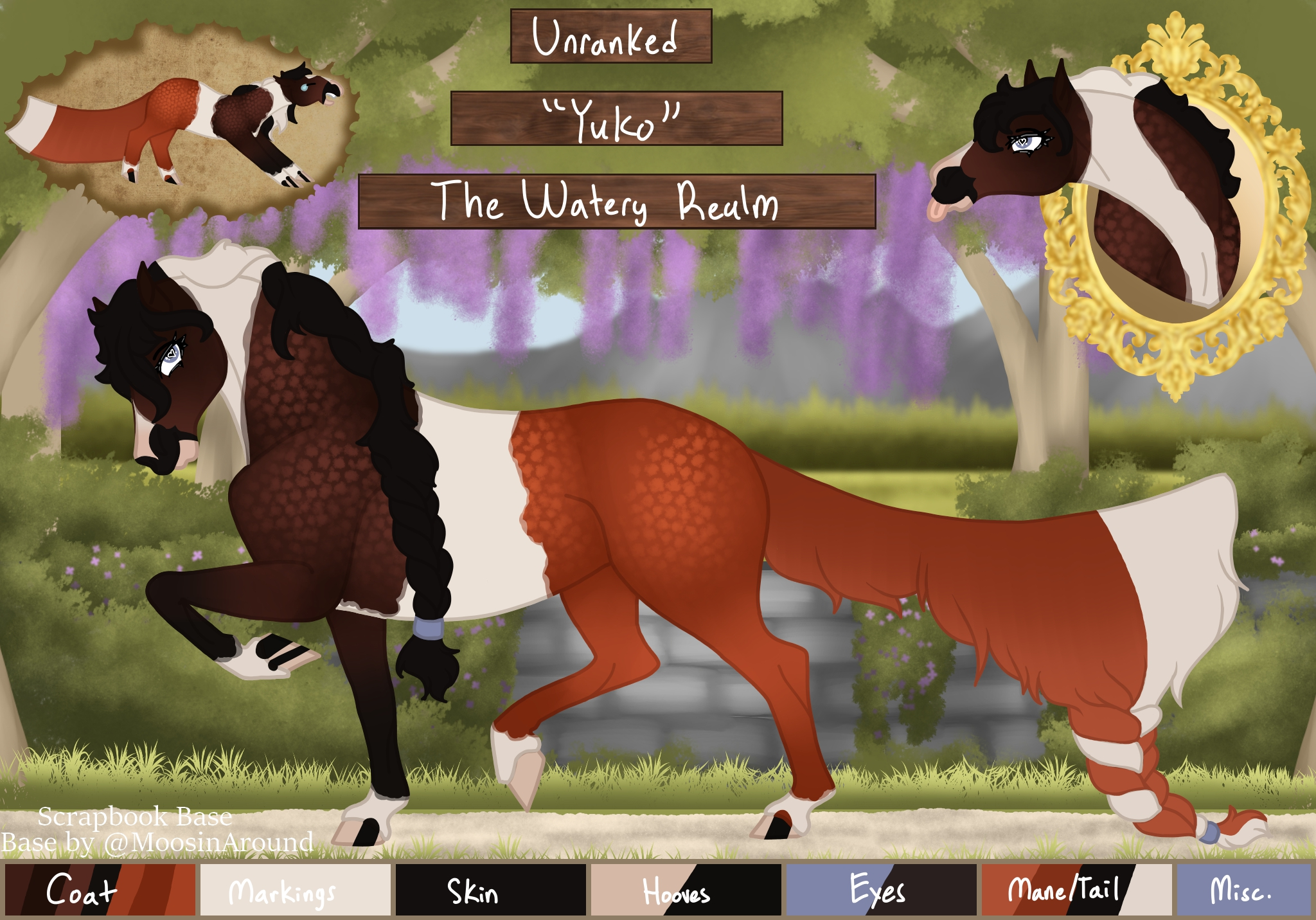Choose the Mane/Tail color swatch
The image size is (1316, 920).
[x=1076, y=890]
